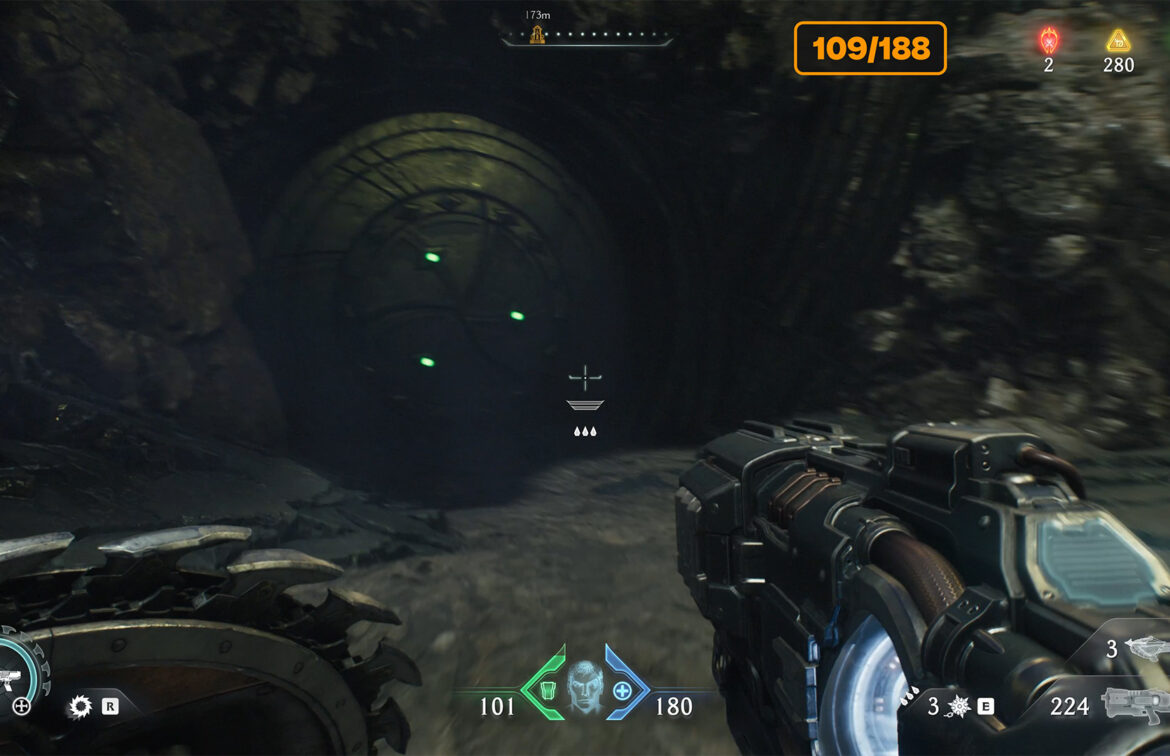The width and height of the screenshot is (1170, 756).
Task: Choose the heavy gun with 224 ammo
Action: coord(1135,704)
